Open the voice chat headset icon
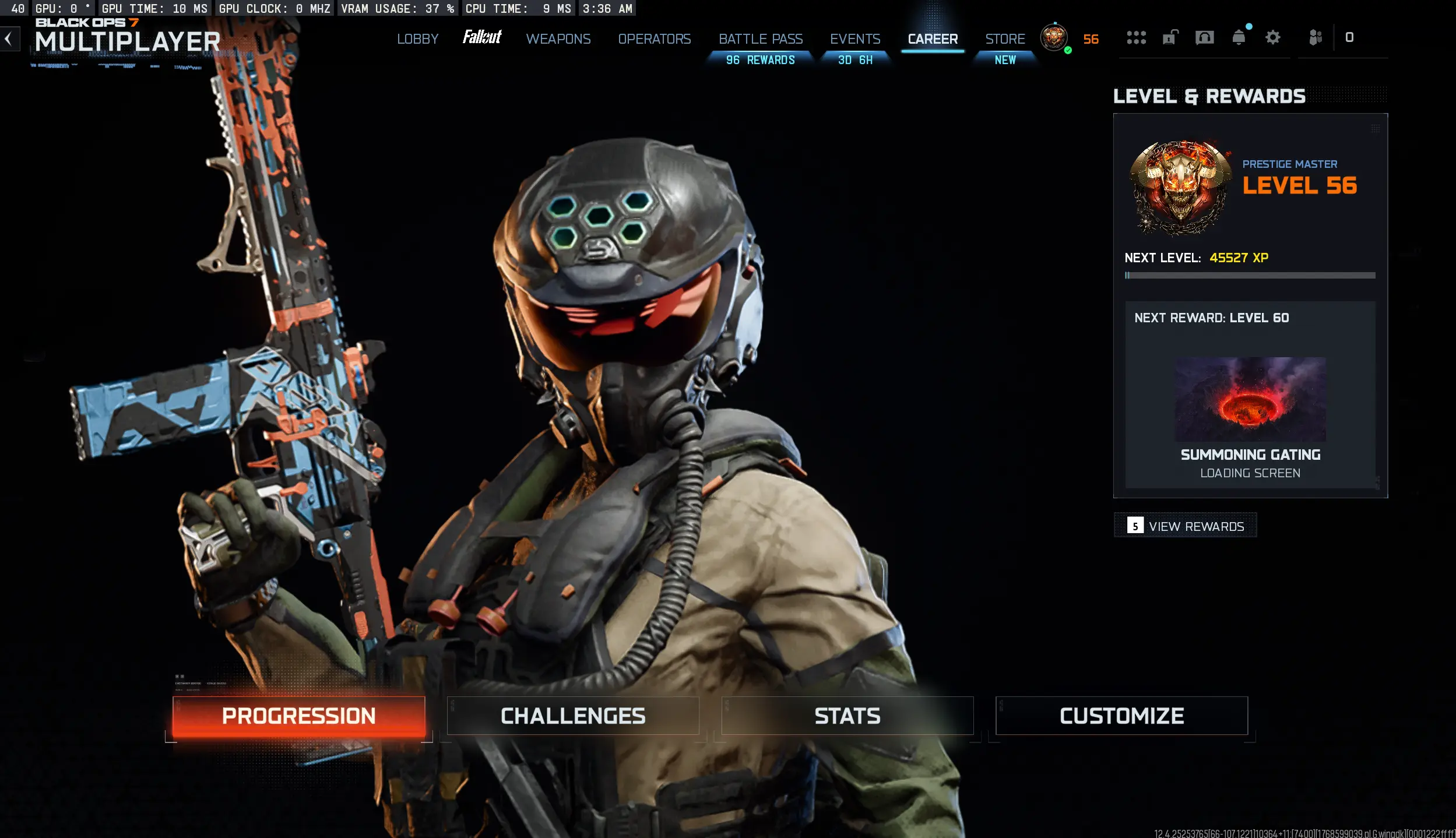Image resolution: width=1456 pixels, height=838 pixels. [x=1204, y=37]
